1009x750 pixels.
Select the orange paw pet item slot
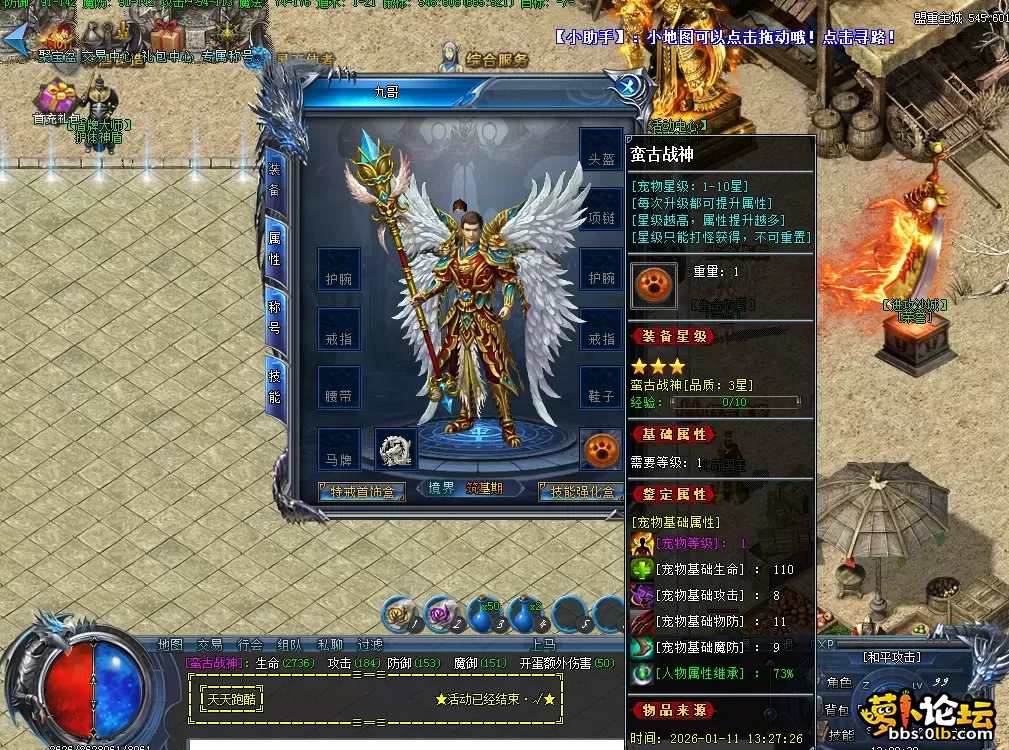tap(600, 450)
